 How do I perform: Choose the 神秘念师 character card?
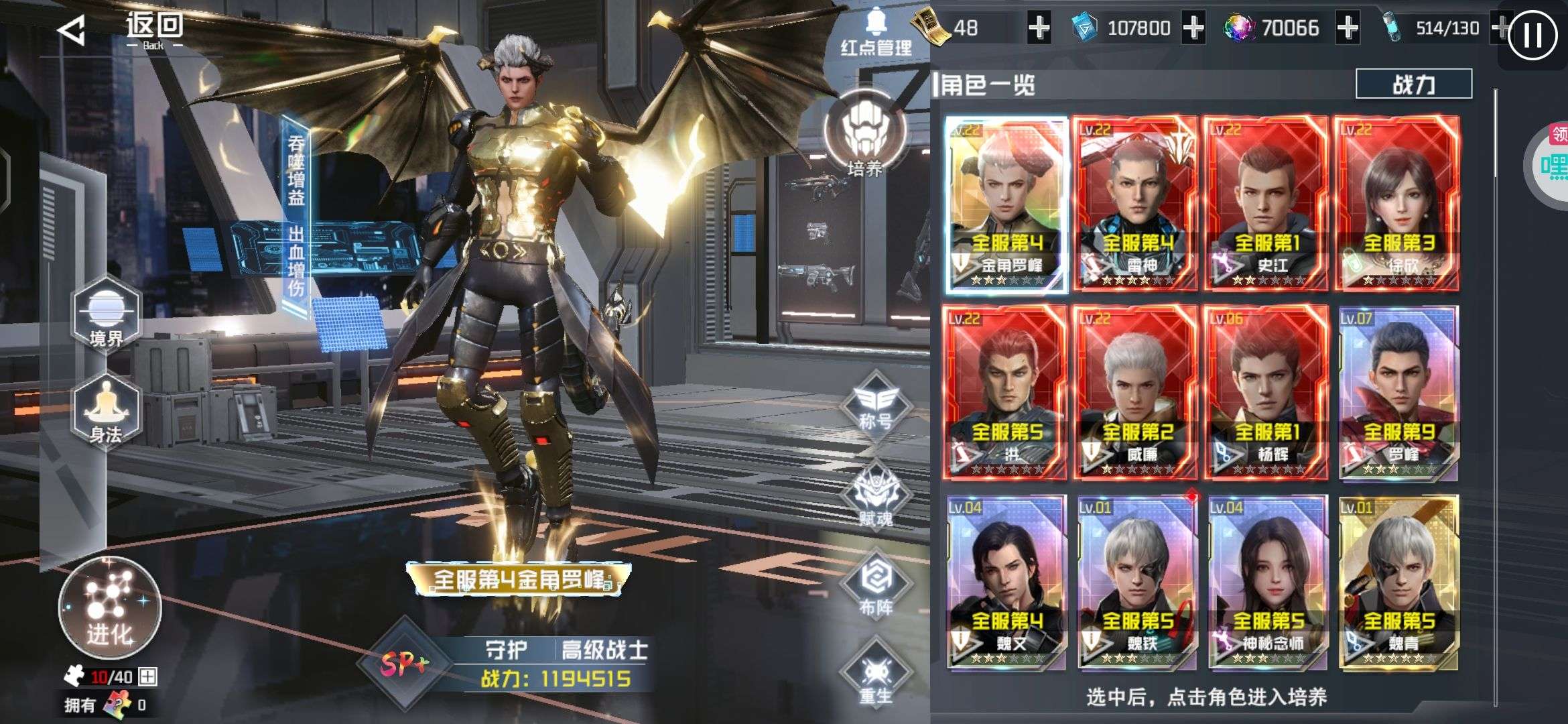pyautogui.click(x=1267, y=583)
